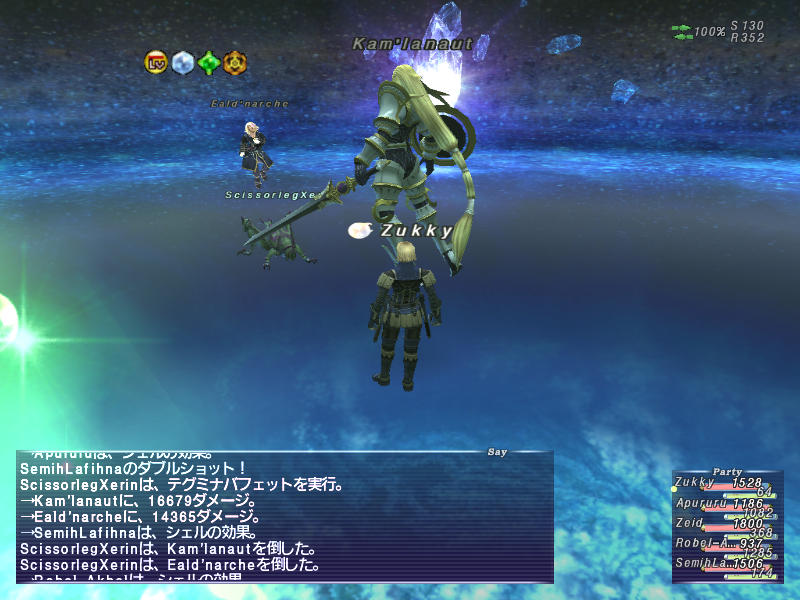Click the chat log window
The width and height of the screenshot is (800, 600).
tap(285, 518)
